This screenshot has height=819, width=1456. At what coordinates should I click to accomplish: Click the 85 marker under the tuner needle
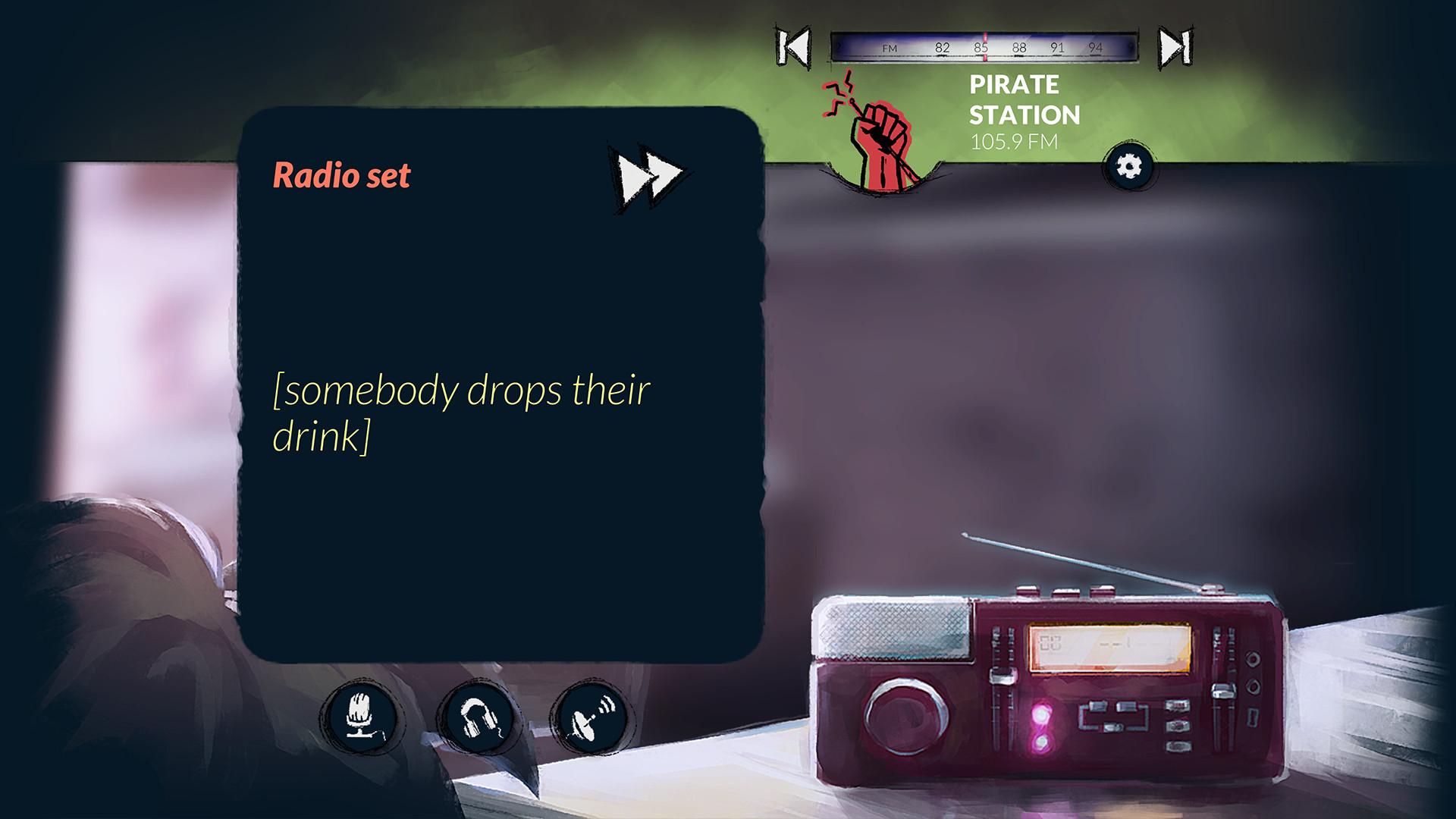[x=981, y=46]
